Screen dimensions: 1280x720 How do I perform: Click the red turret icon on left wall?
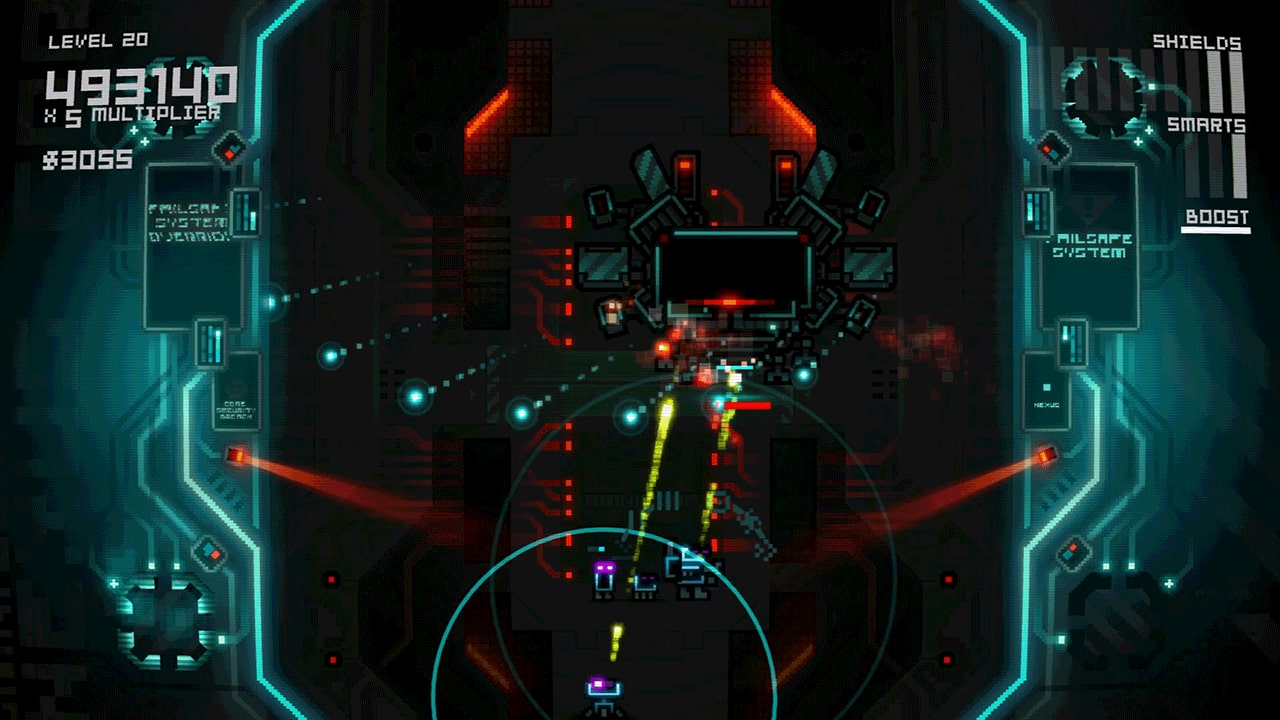[x=237, y=455]
